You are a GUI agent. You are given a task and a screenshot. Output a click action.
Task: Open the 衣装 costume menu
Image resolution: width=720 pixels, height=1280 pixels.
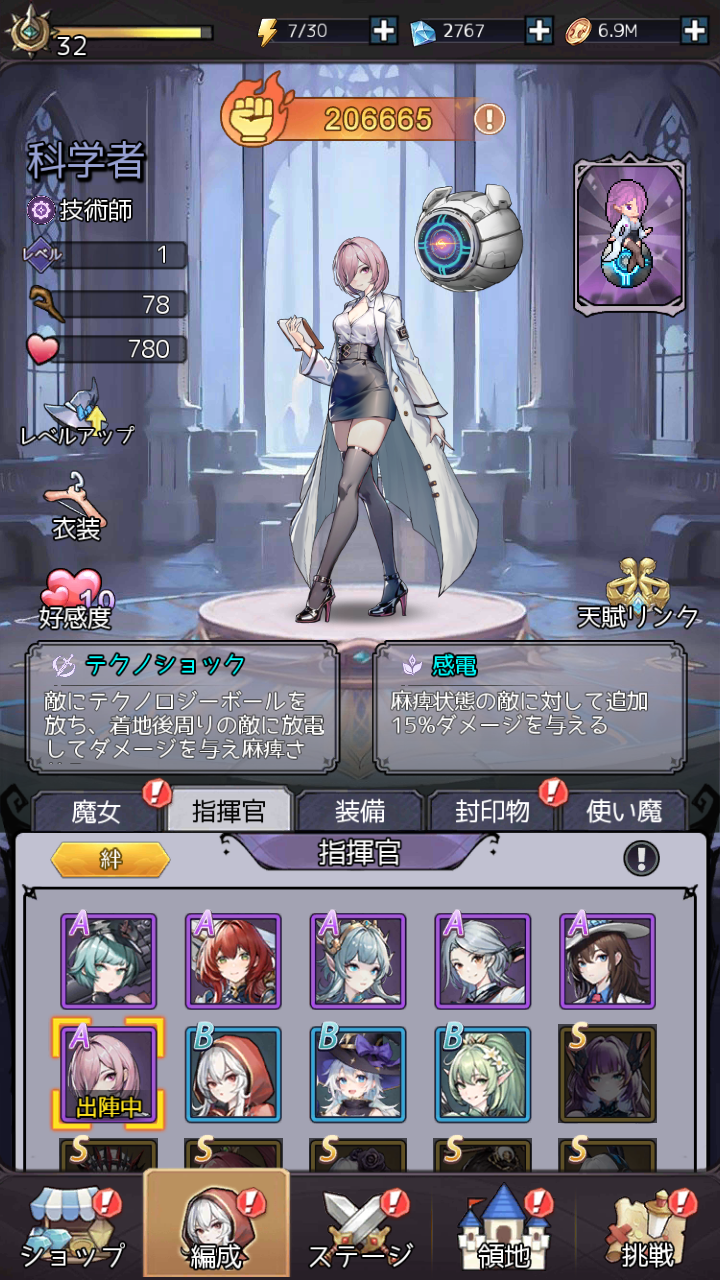(x=75, y=506)
